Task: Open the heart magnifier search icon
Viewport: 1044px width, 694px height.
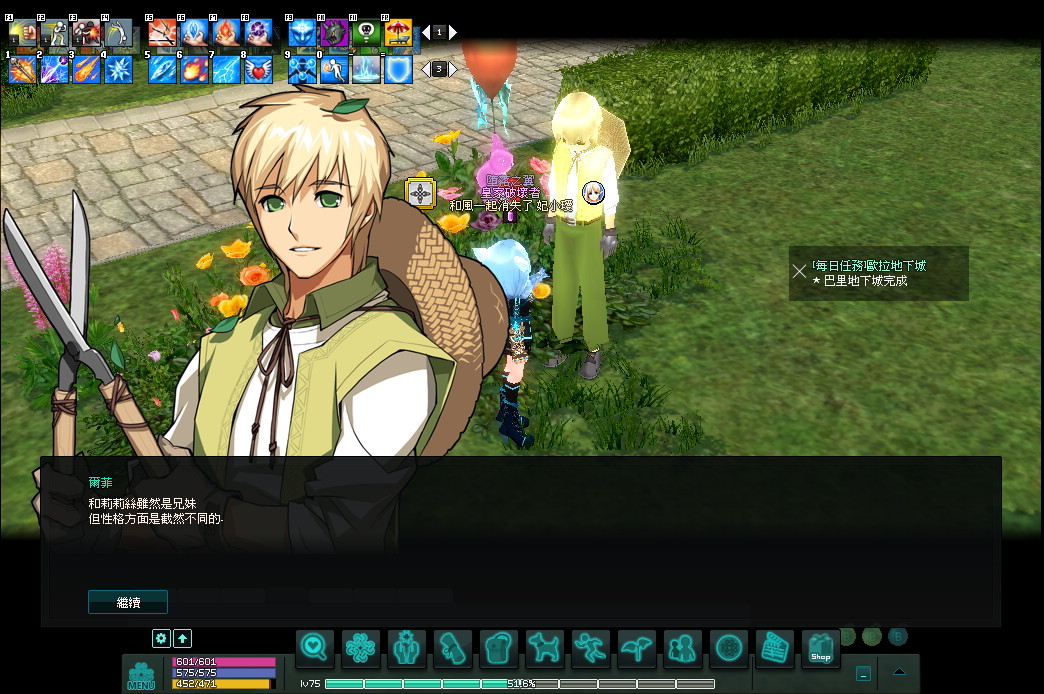Action: point(315,650)
